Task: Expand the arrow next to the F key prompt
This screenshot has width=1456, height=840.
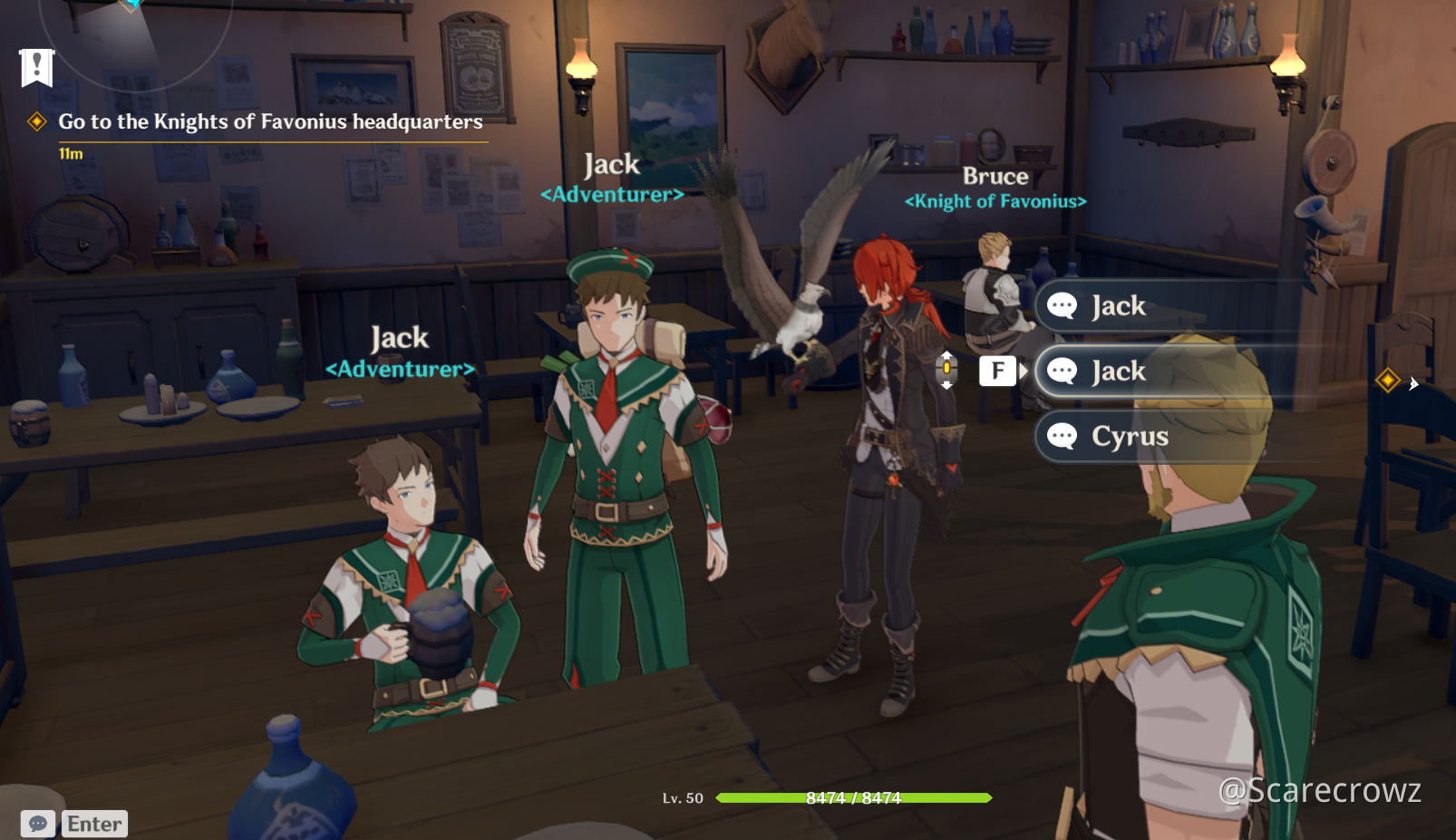Action: [1023, 371]
